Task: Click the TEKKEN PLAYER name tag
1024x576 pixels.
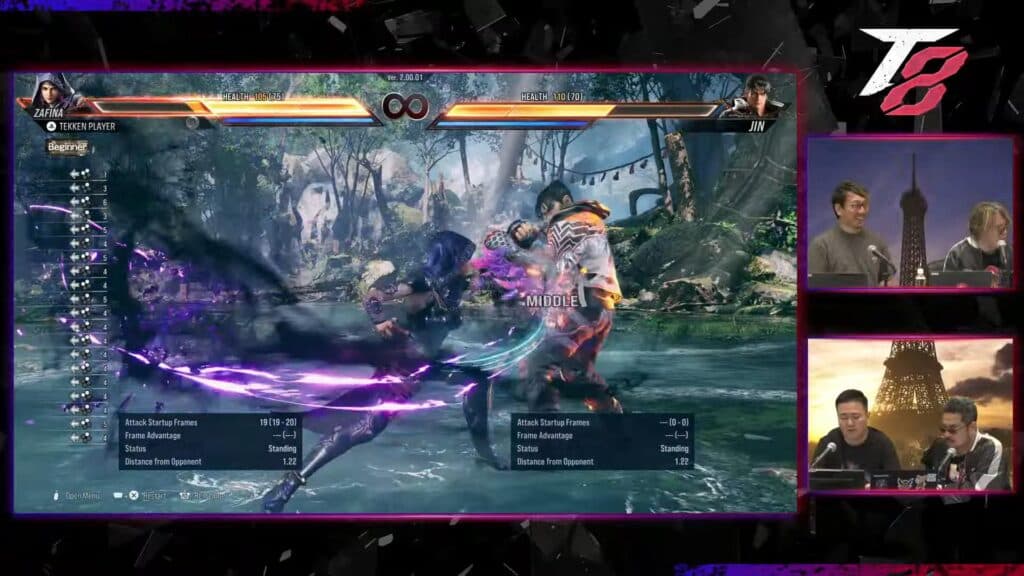Action: click(82, 126)
